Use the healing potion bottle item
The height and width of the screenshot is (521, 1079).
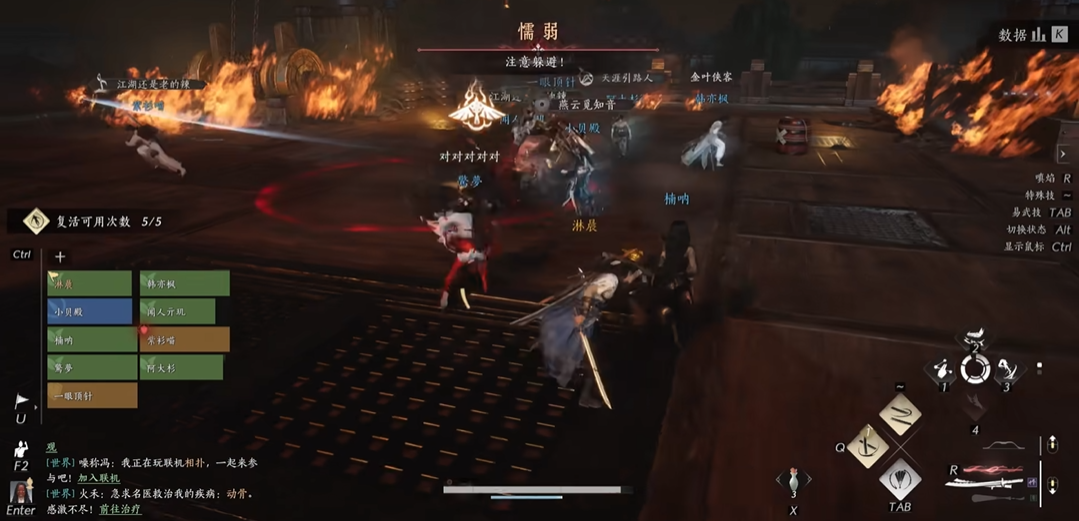[793, 478]
